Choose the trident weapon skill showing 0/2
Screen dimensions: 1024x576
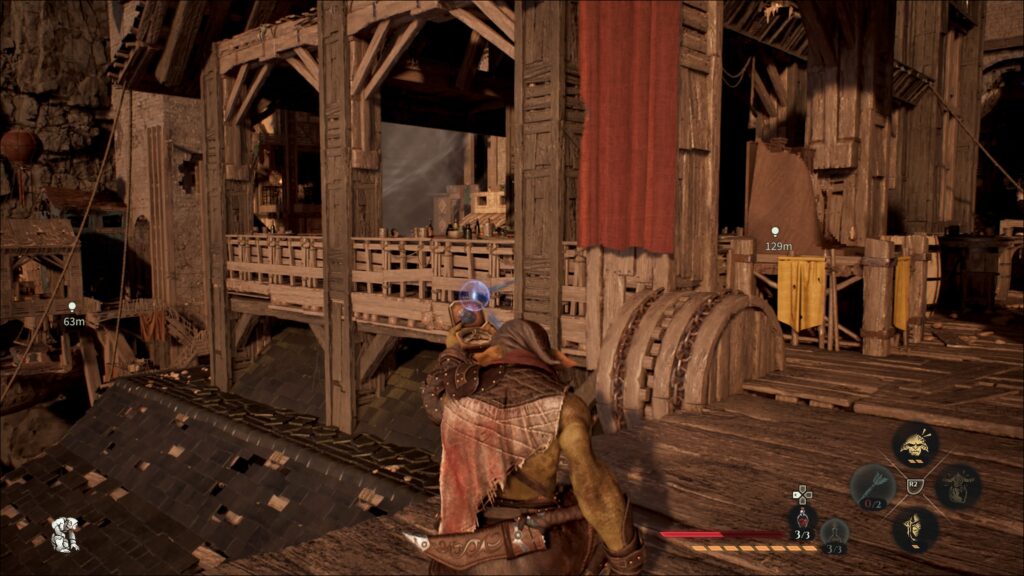tap(872, 485)
